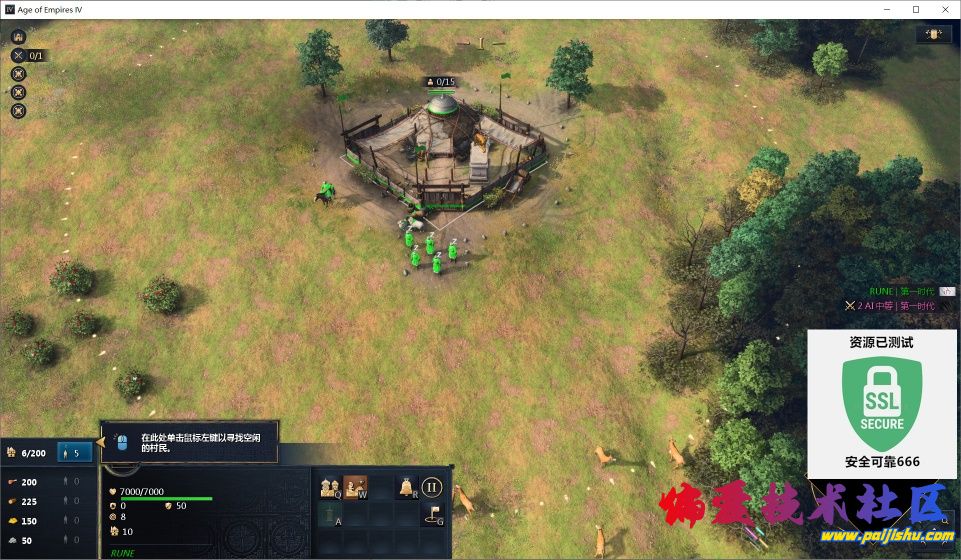
Task: Choose the highlighted W command icon
Action: pyautogui.click(x=356, y=487)
